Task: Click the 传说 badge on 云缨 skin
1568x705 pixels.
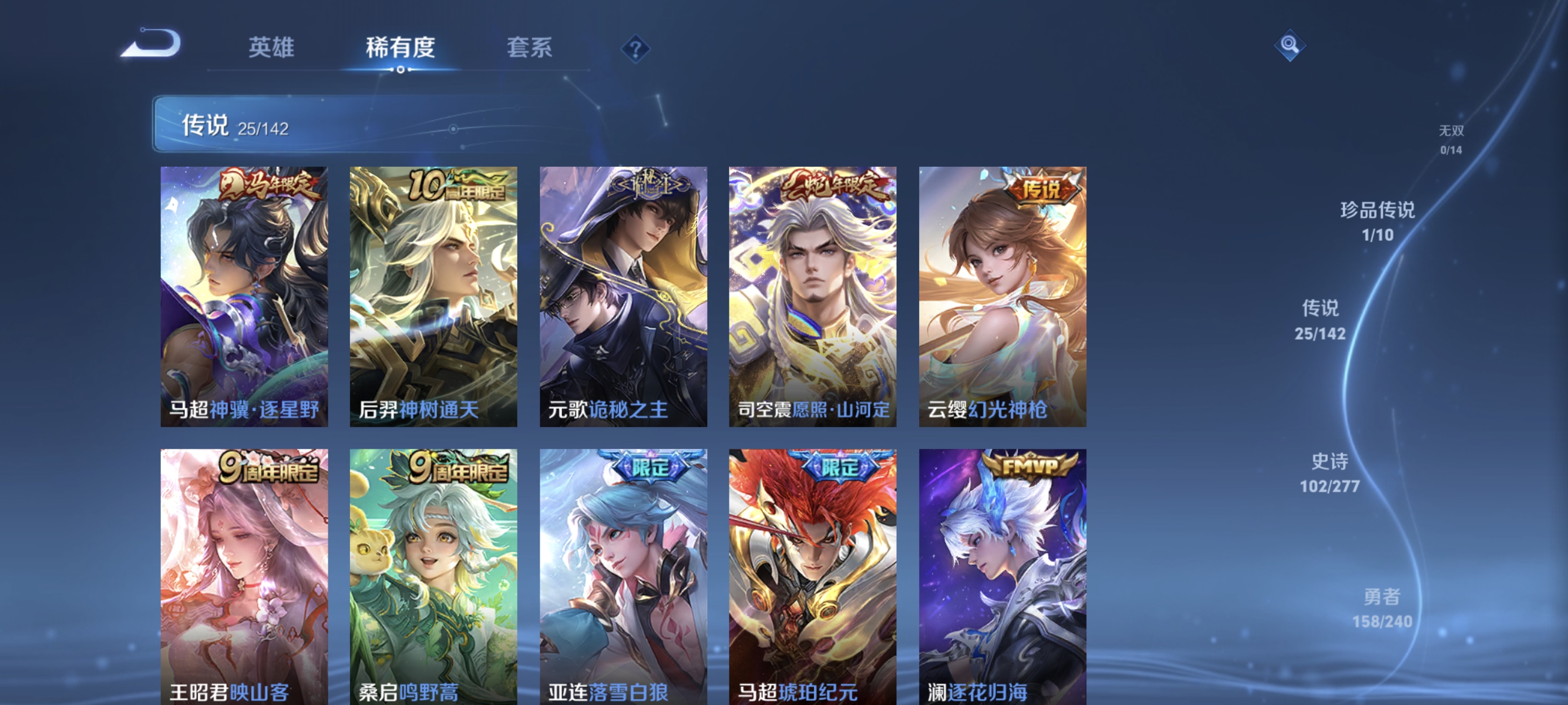Action: pos(1042,189)
